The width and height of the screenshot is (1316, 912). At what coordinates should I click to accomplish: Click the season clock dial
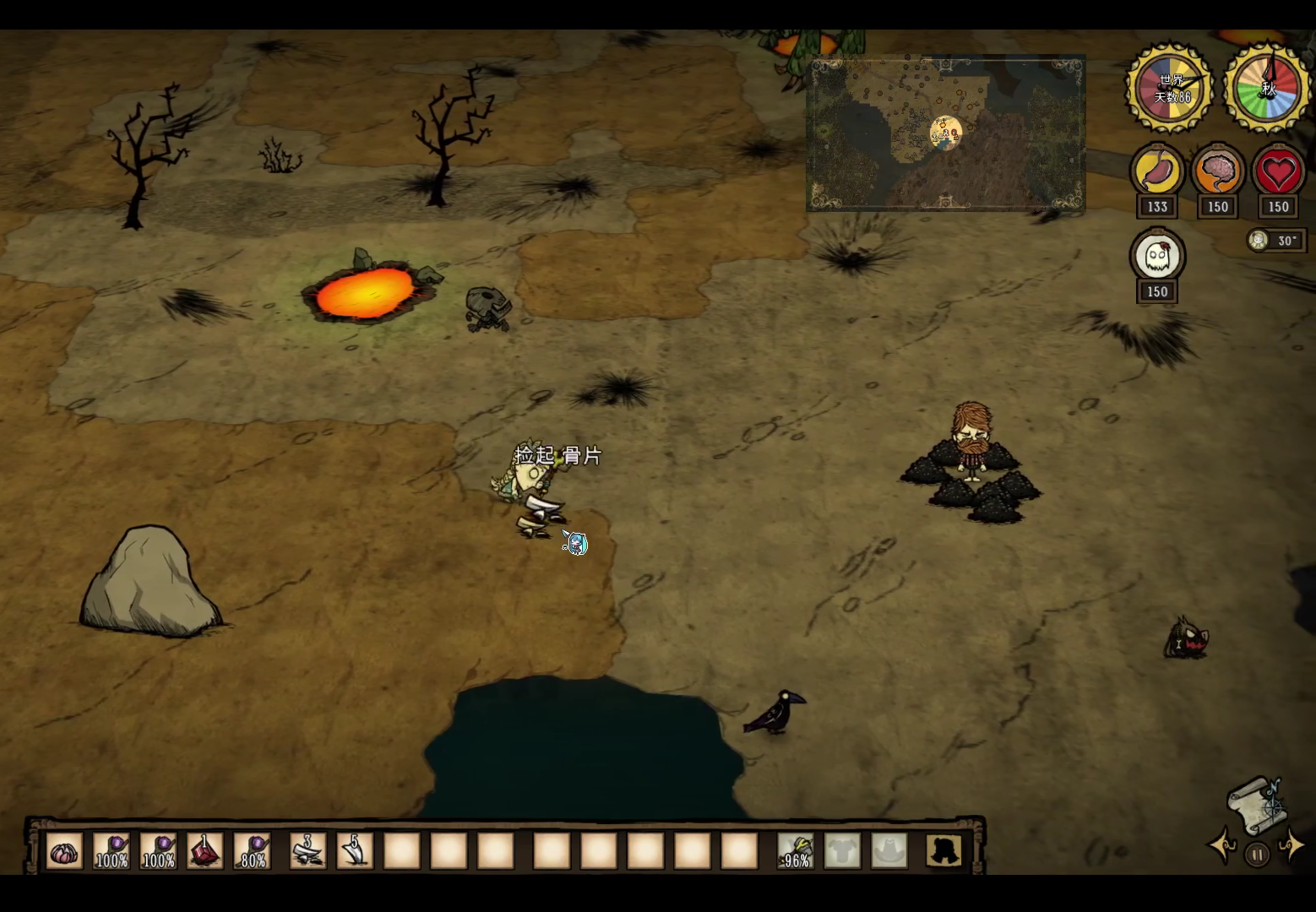click(1267, 88)
